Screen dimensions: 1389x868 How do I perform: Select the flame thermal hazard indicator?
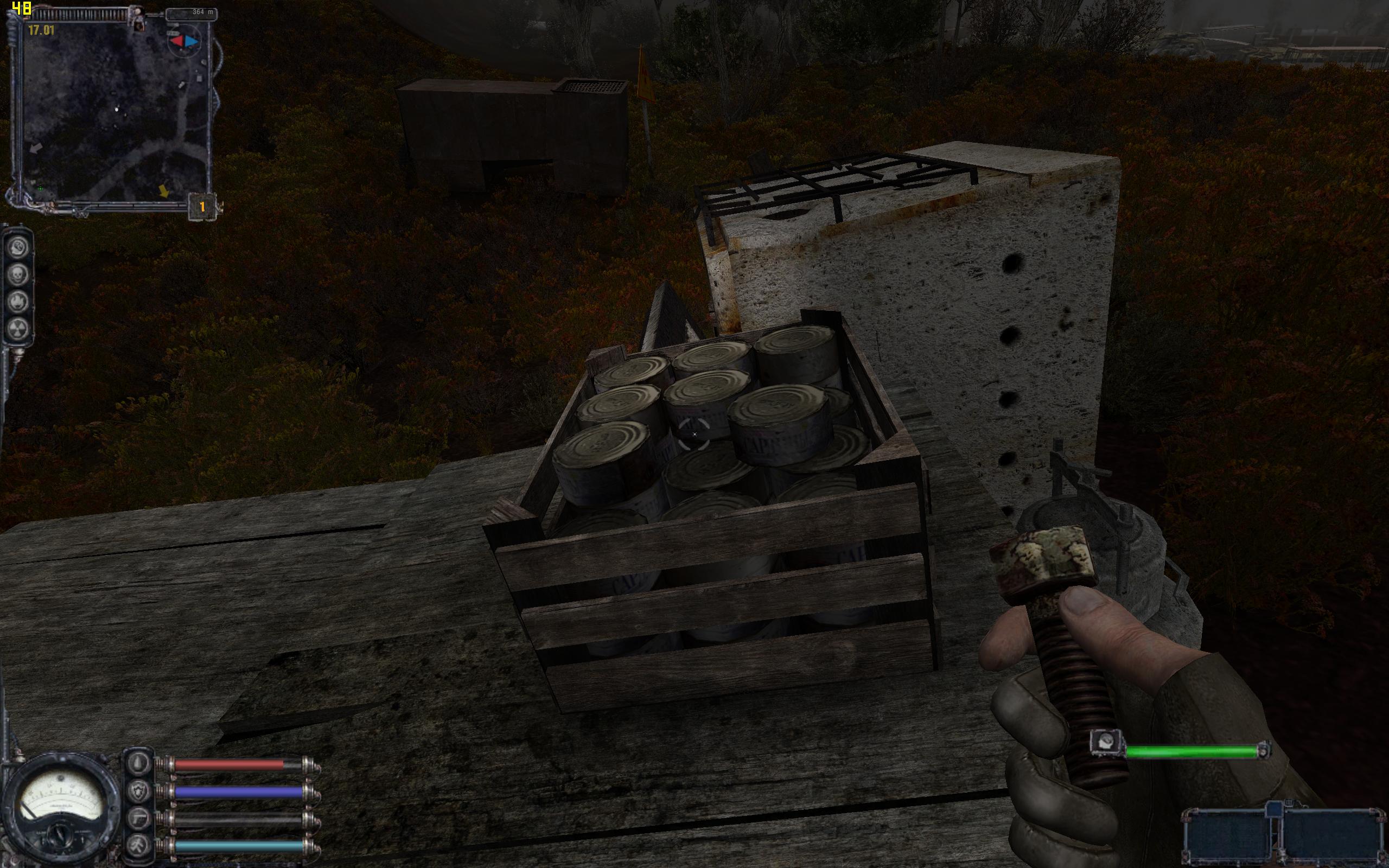[19, 302]
